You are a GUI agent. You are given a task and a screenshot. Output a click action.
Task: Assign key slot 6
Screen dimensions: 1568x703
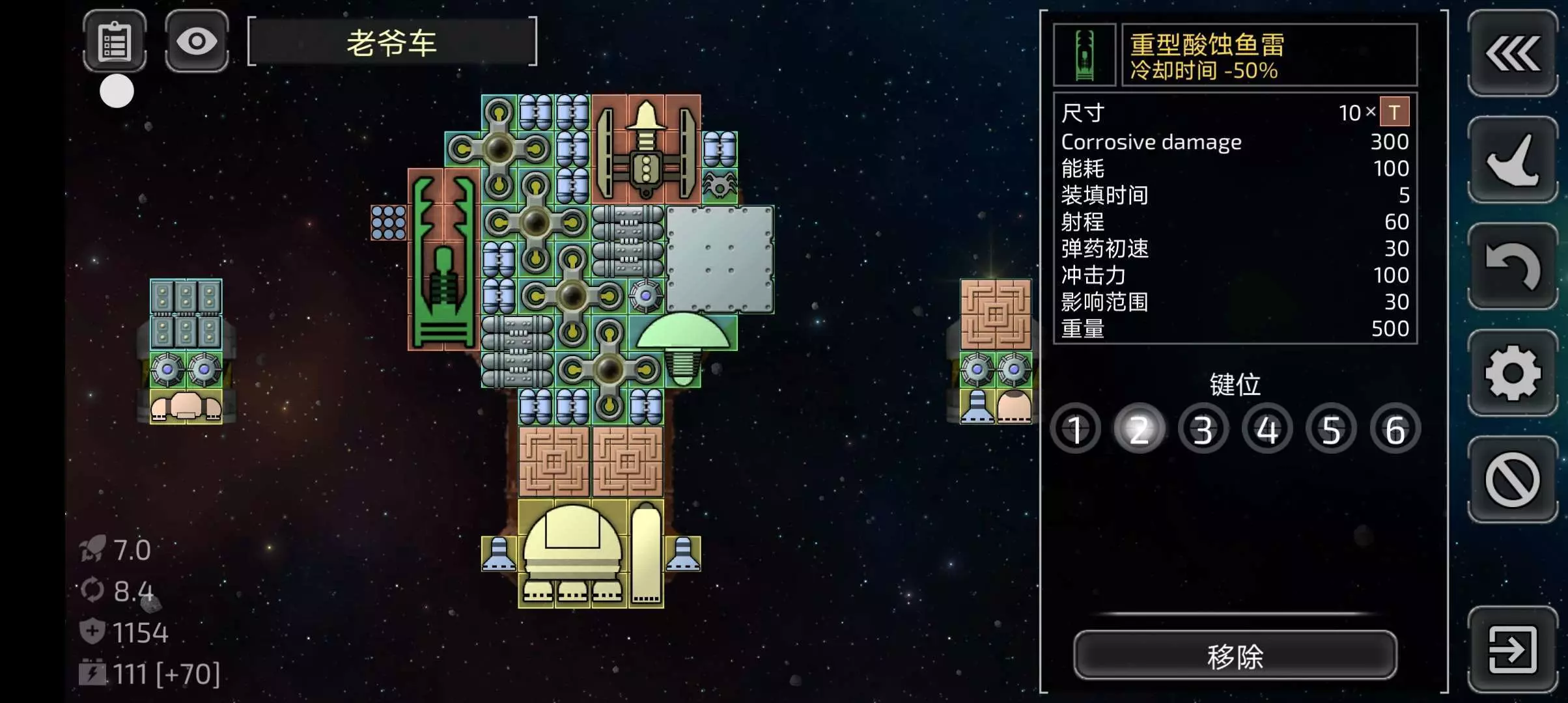(x=1394, y=430)
